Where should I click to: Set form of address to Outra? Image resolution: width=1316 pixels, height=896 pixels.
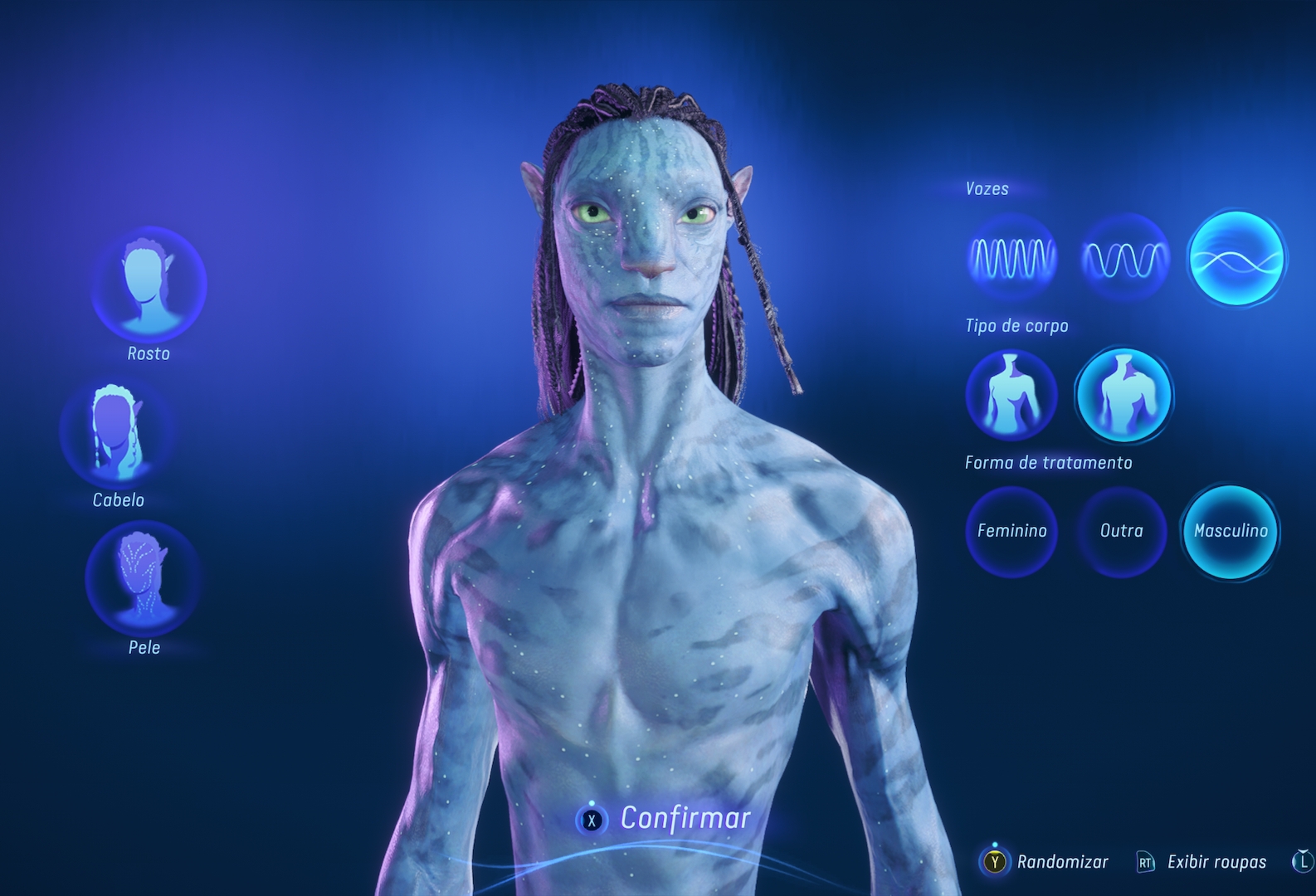click(x=1121, y=531)
